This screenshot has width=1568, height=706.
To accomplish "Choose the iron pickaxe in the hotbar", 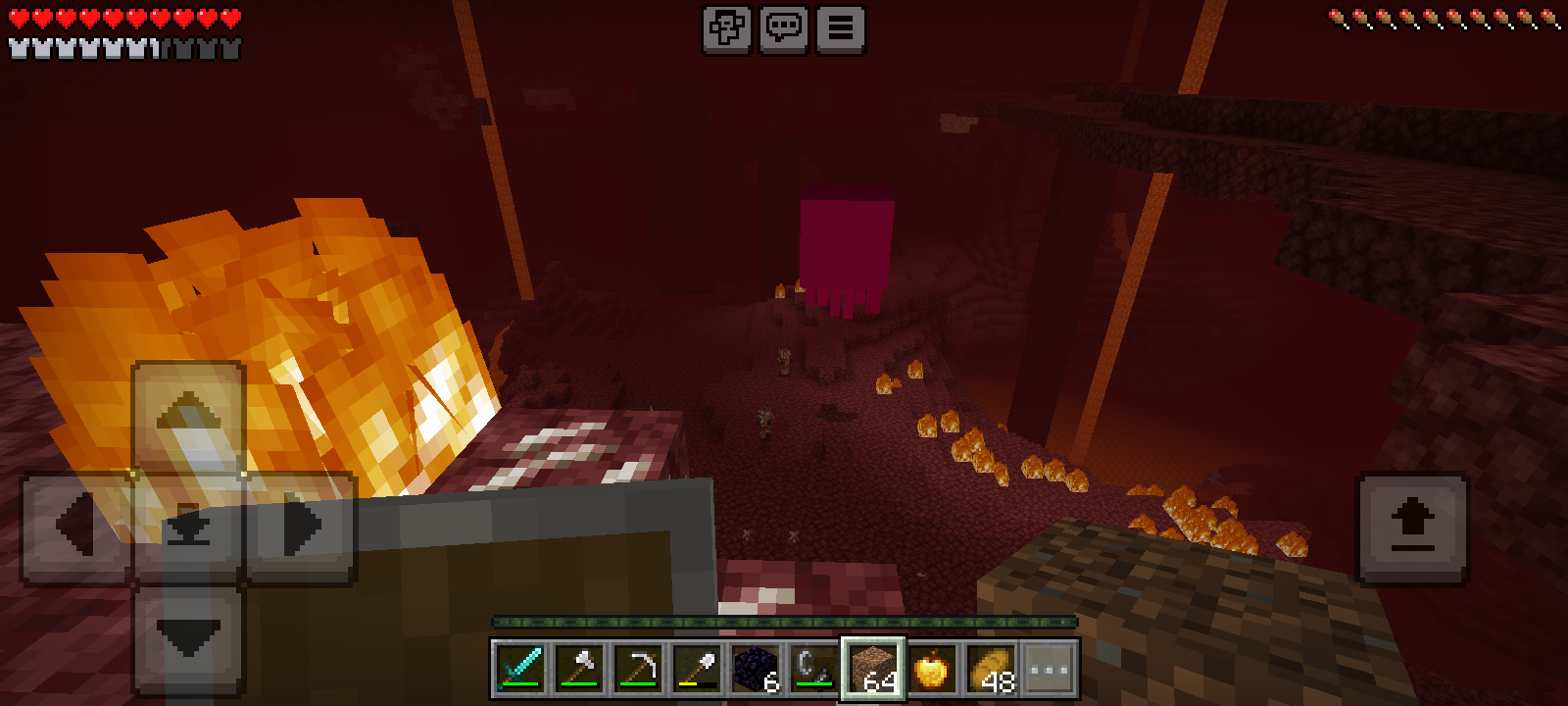I will (638, 669).
